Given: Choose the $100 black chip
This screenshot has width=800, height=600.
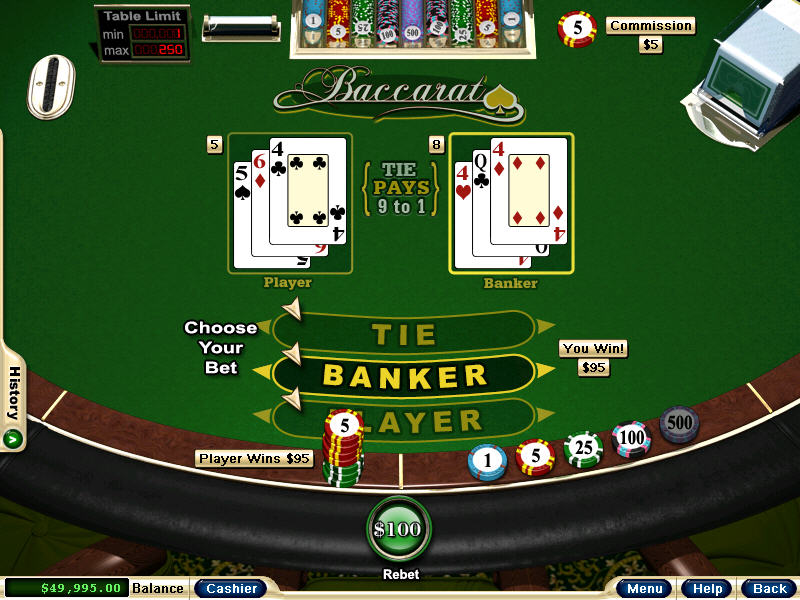Looking at the screenshot, I should (631, 438).
